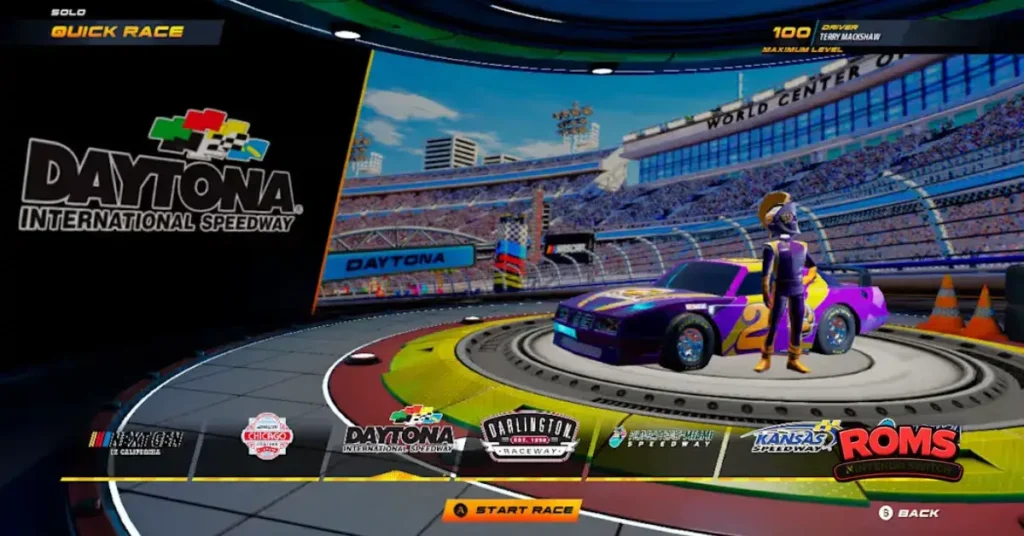Choose the Homestead-Miami Speedway track

coord(661,437)
